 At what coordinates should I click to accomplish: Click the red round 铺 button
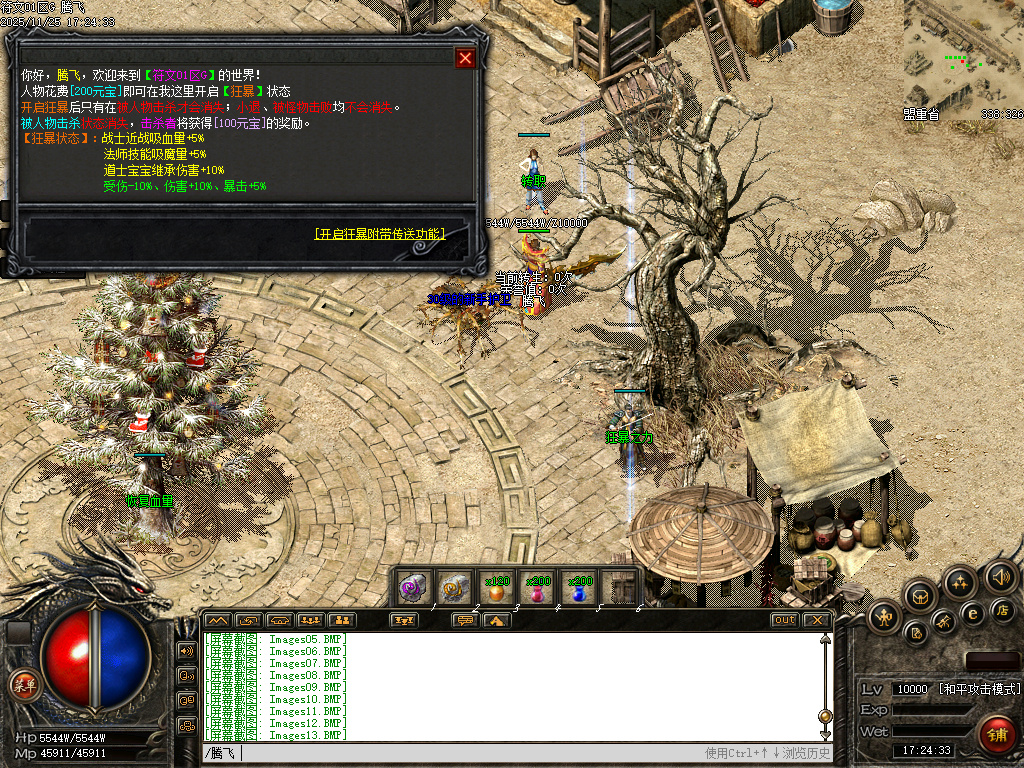click(x=996, y=733)
